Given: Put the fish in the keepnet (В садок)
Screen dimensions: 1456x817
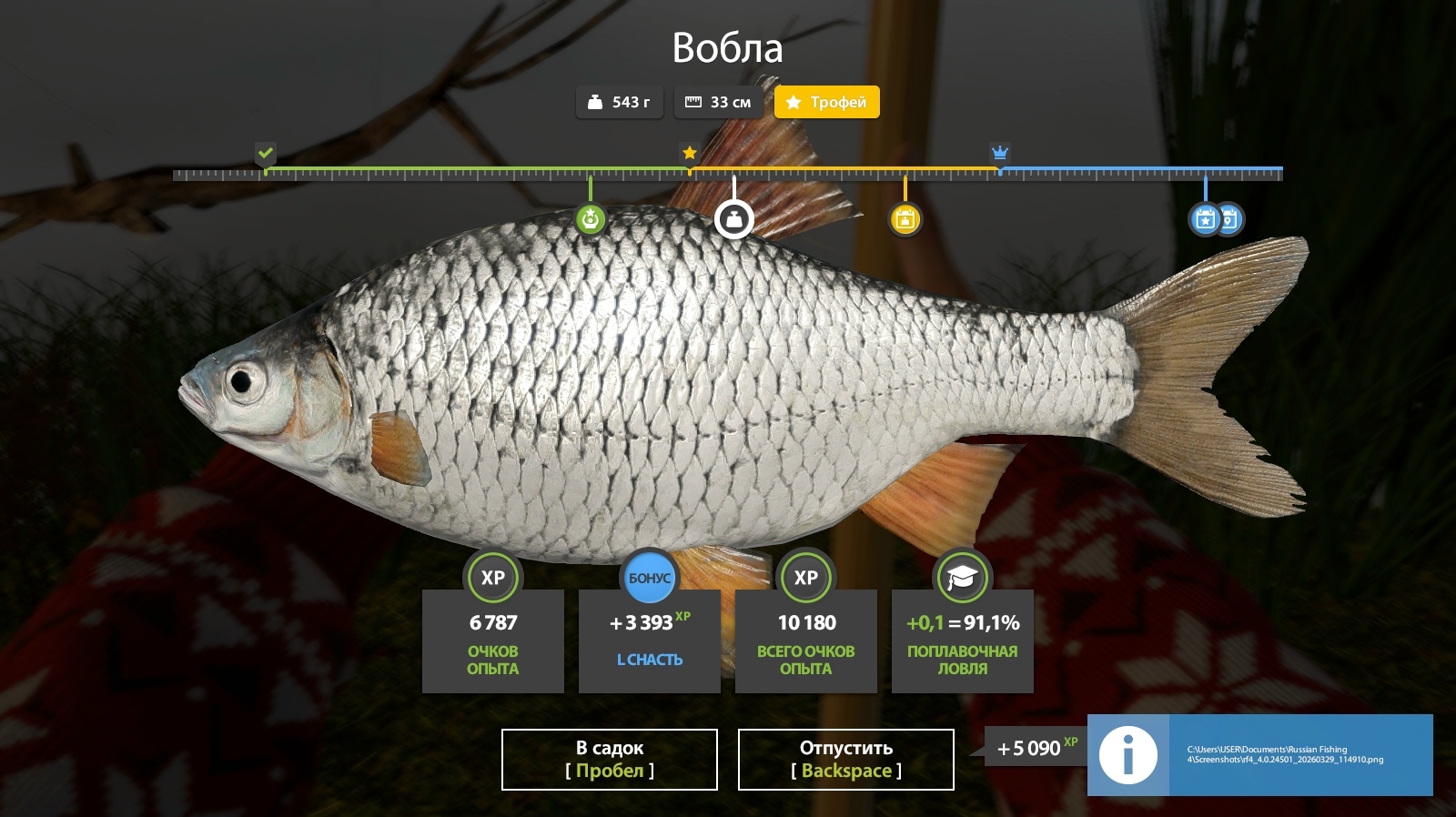Looking at the screenshot, I should pyautogui.click(x=609, y=759).
